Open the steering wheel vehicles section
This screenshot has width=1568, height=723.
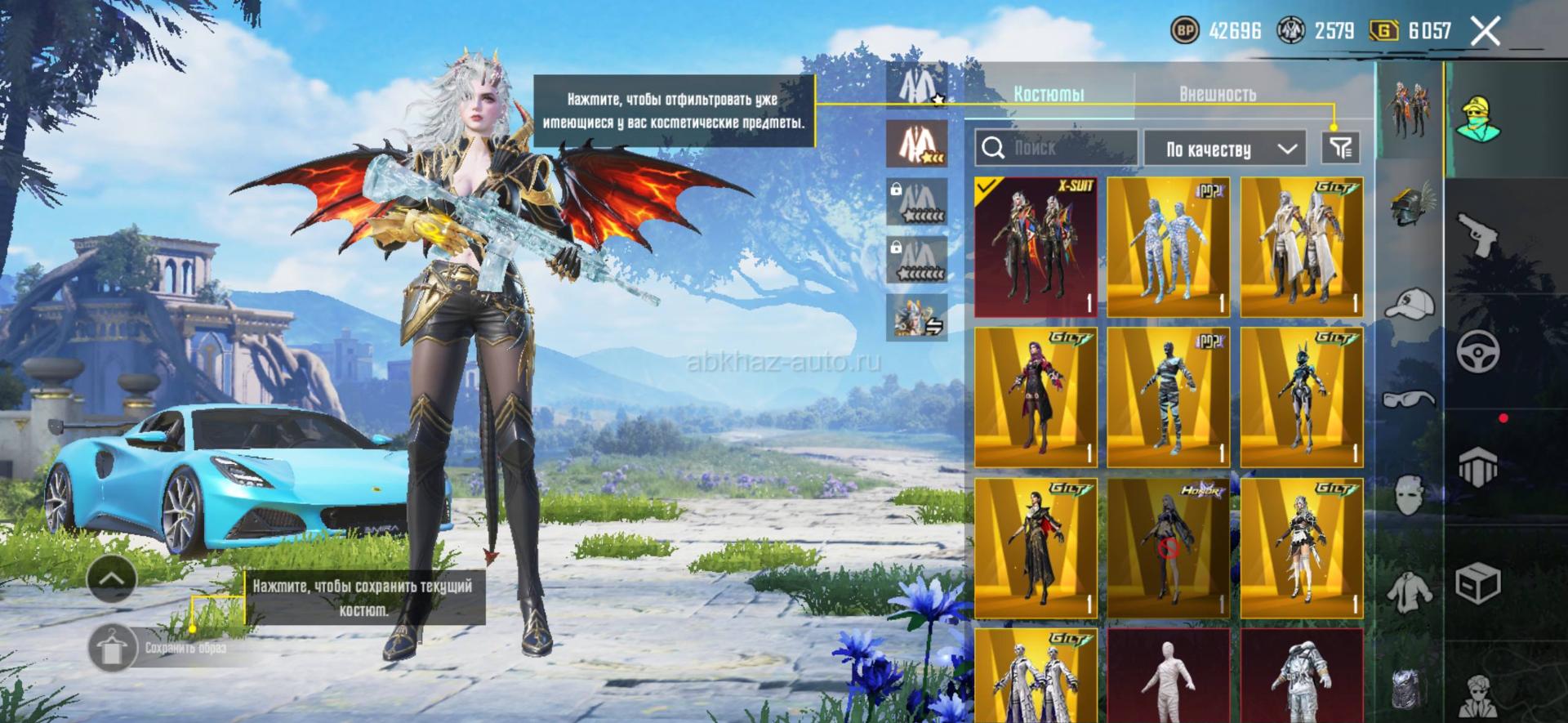click(1478, 351)
